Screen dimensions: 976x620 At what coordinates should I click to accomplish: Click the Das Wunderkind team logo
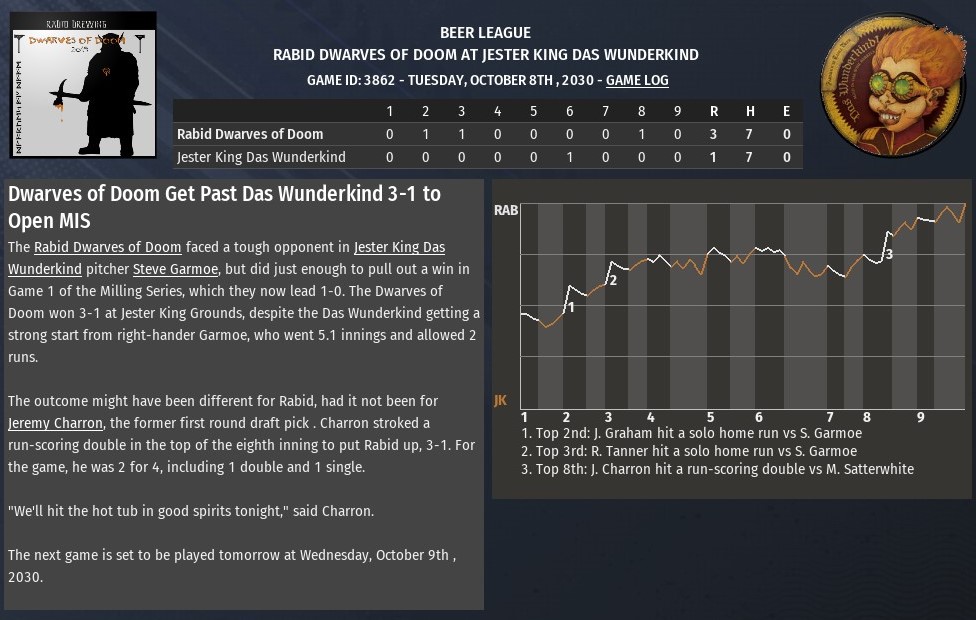(x=892, y=85)
